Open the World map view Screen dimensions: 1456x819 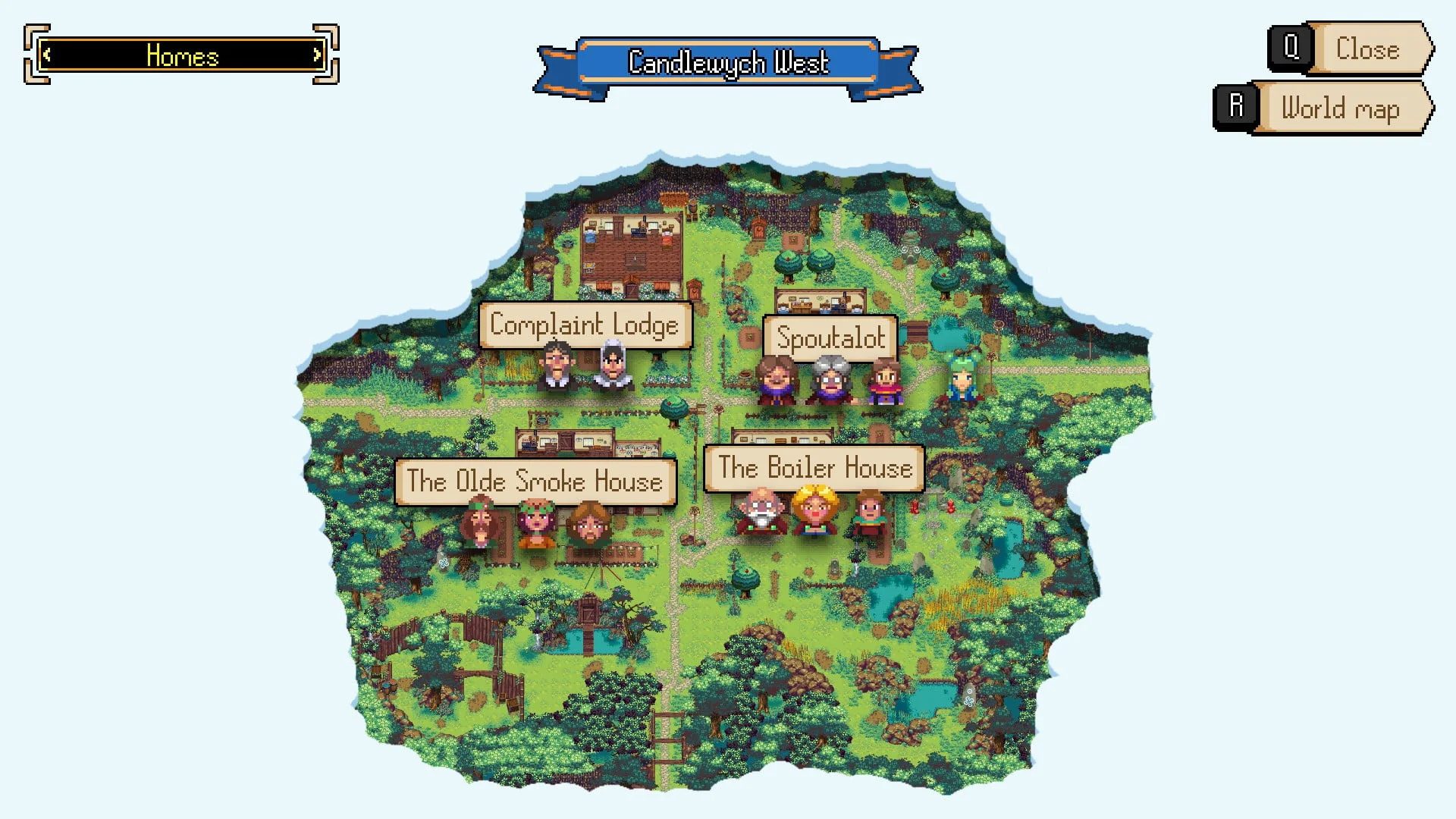pos(1339,108)
